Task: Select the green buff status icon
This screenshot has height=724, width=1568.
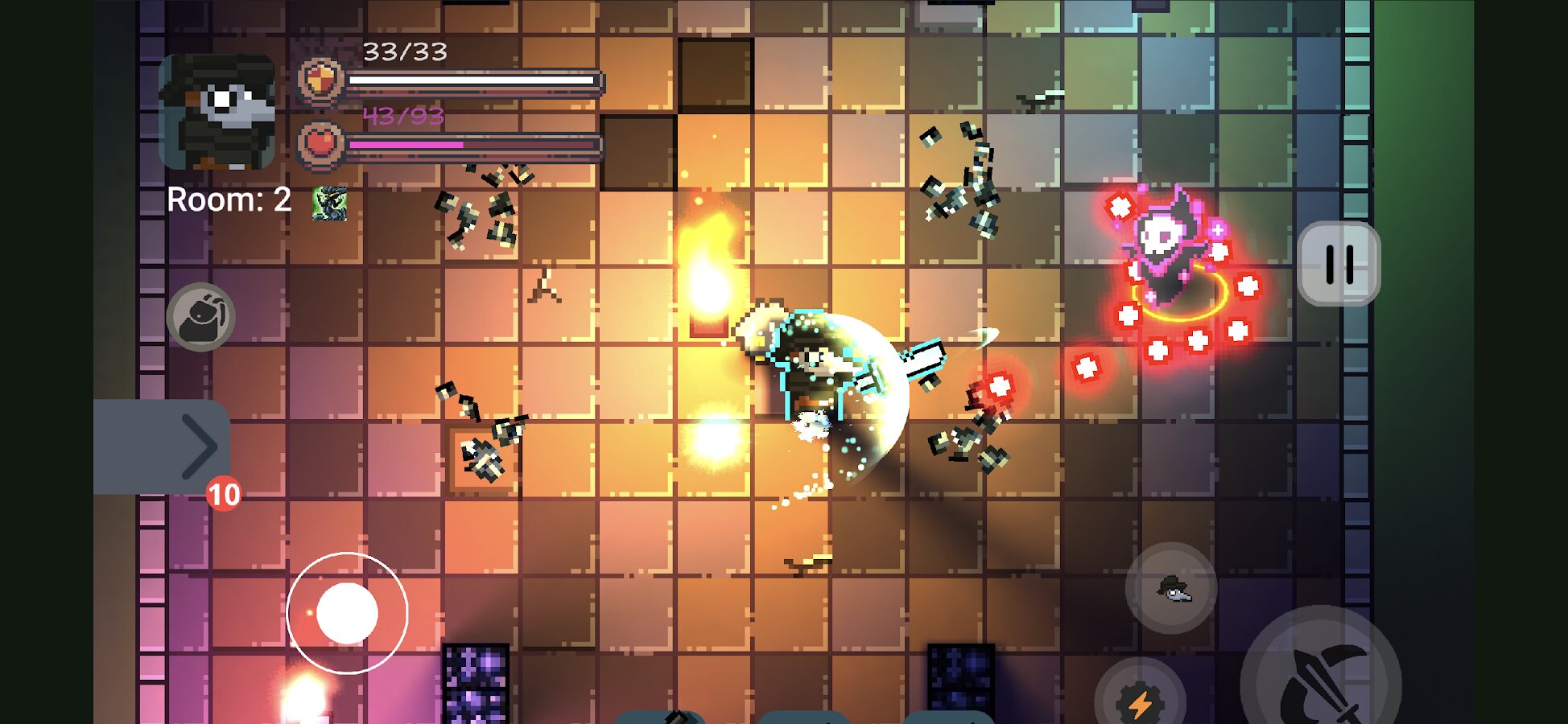Action: [330, 204]
